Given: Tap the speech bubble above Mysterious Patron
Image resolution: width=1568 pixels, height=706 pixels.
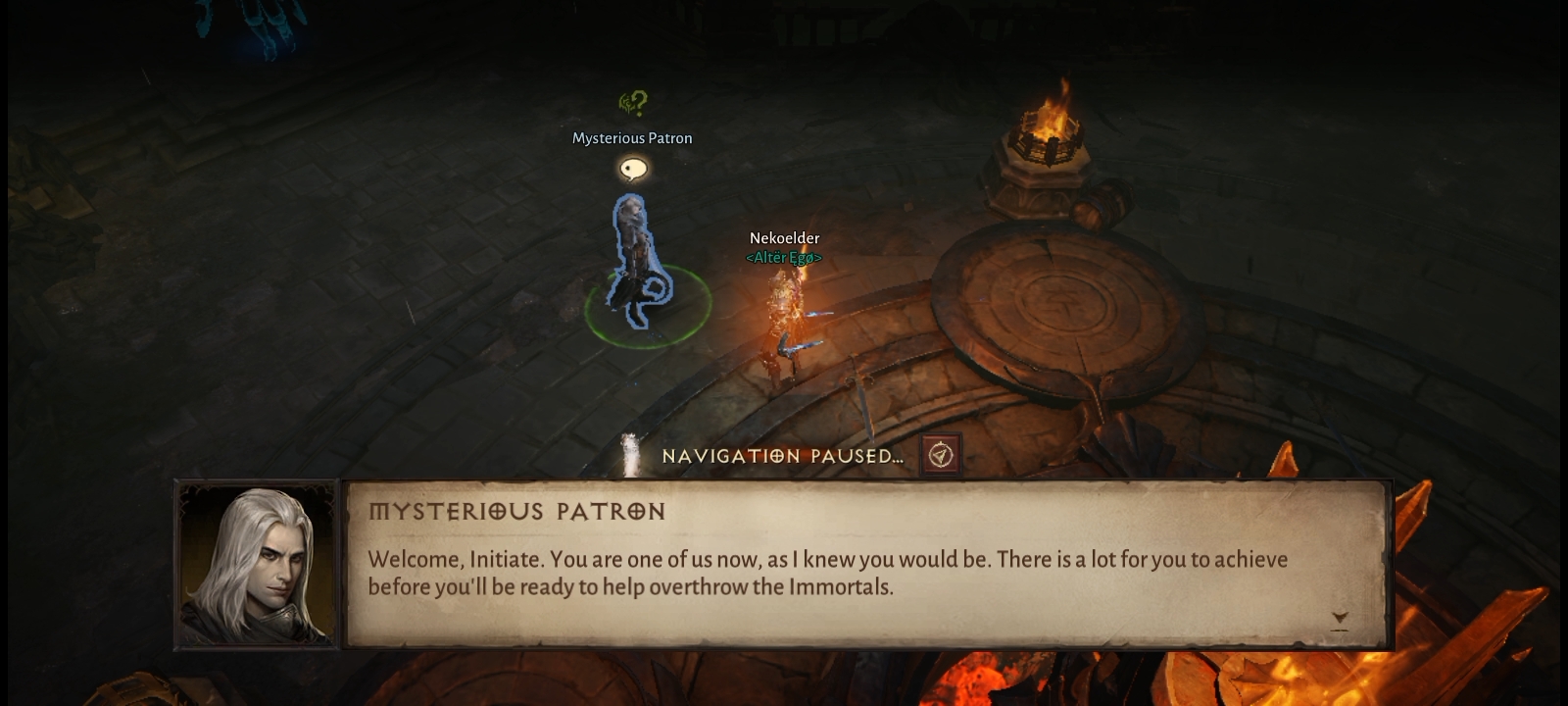Looking at the screenshot, I should [x=634, y=170].
